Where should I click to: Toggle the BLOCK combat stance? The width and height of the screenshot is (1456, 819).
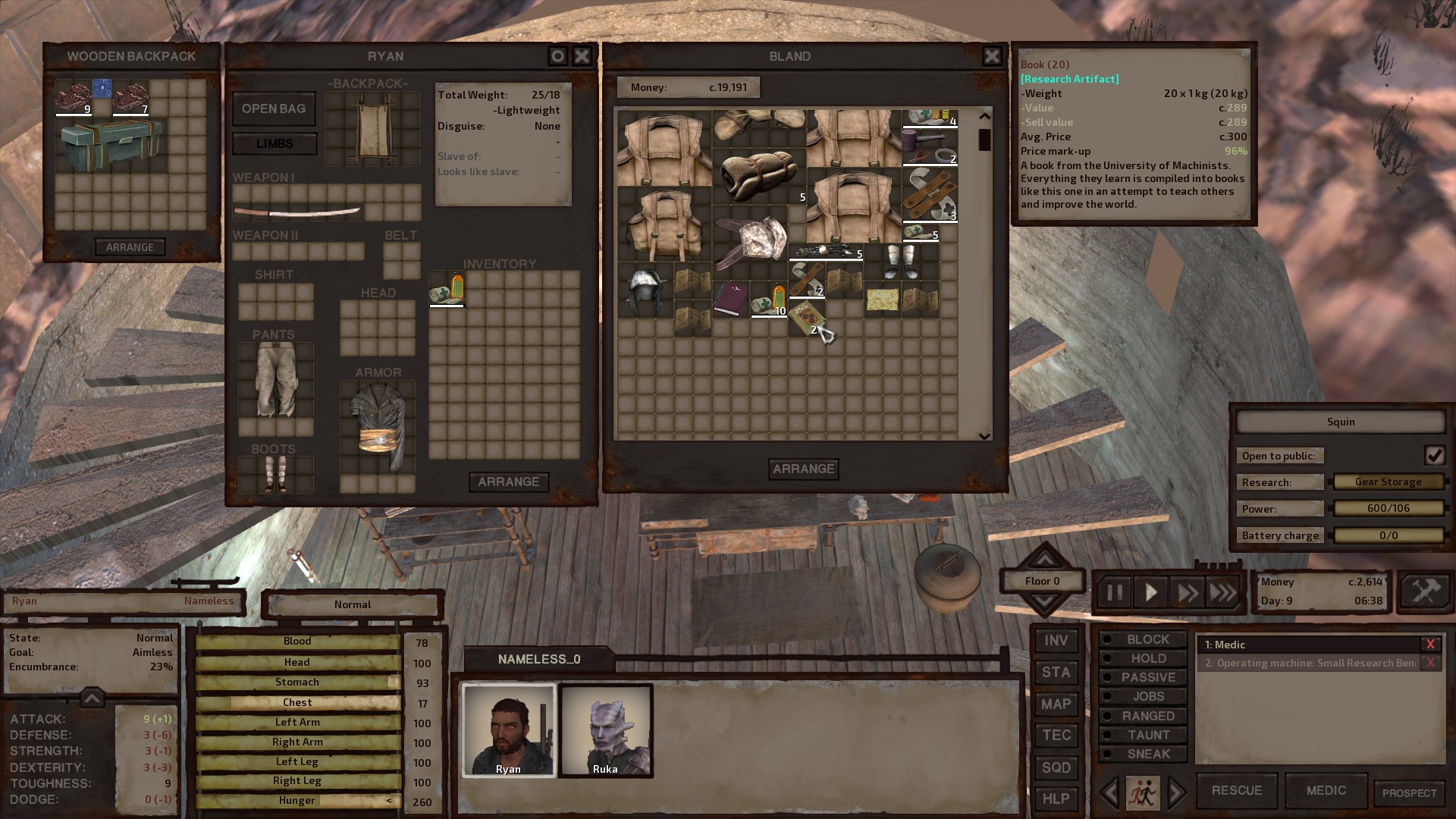coord(1142,639)
